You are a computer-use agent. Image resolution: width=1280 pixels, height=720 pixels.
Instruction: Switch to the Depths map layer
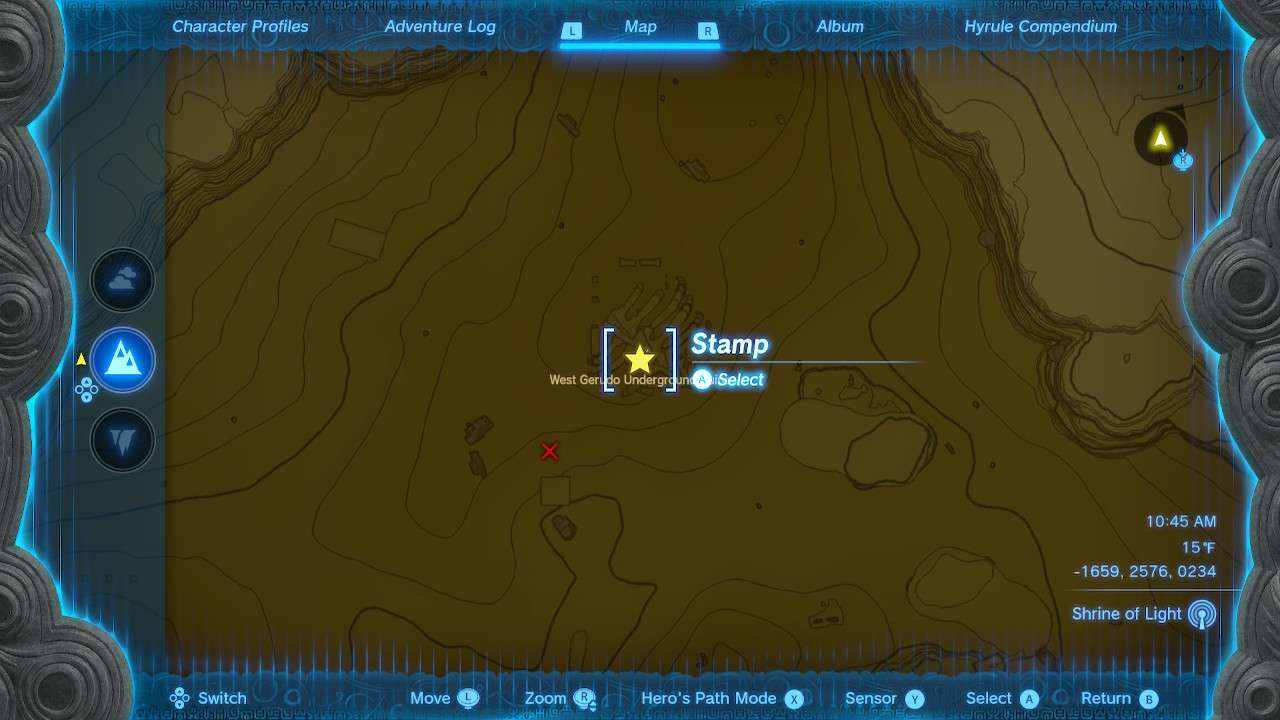[x=122, y=440]
